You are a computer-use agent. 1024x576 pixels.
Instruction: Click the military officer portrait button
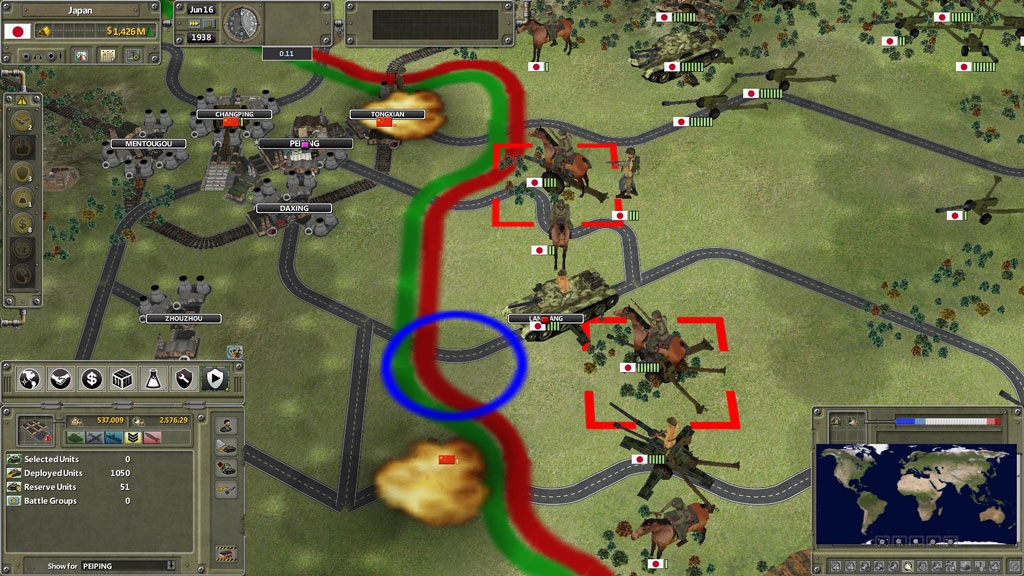tap(227, 426)
